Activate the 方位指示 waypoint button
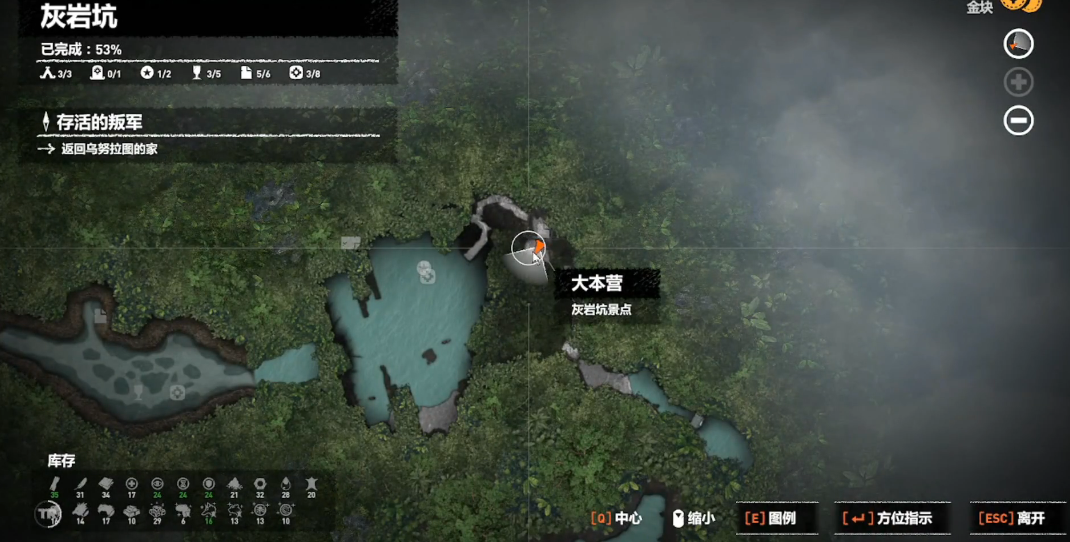Image resolution: width=1070 pixels, height=542 pixels. click(888, 518)
